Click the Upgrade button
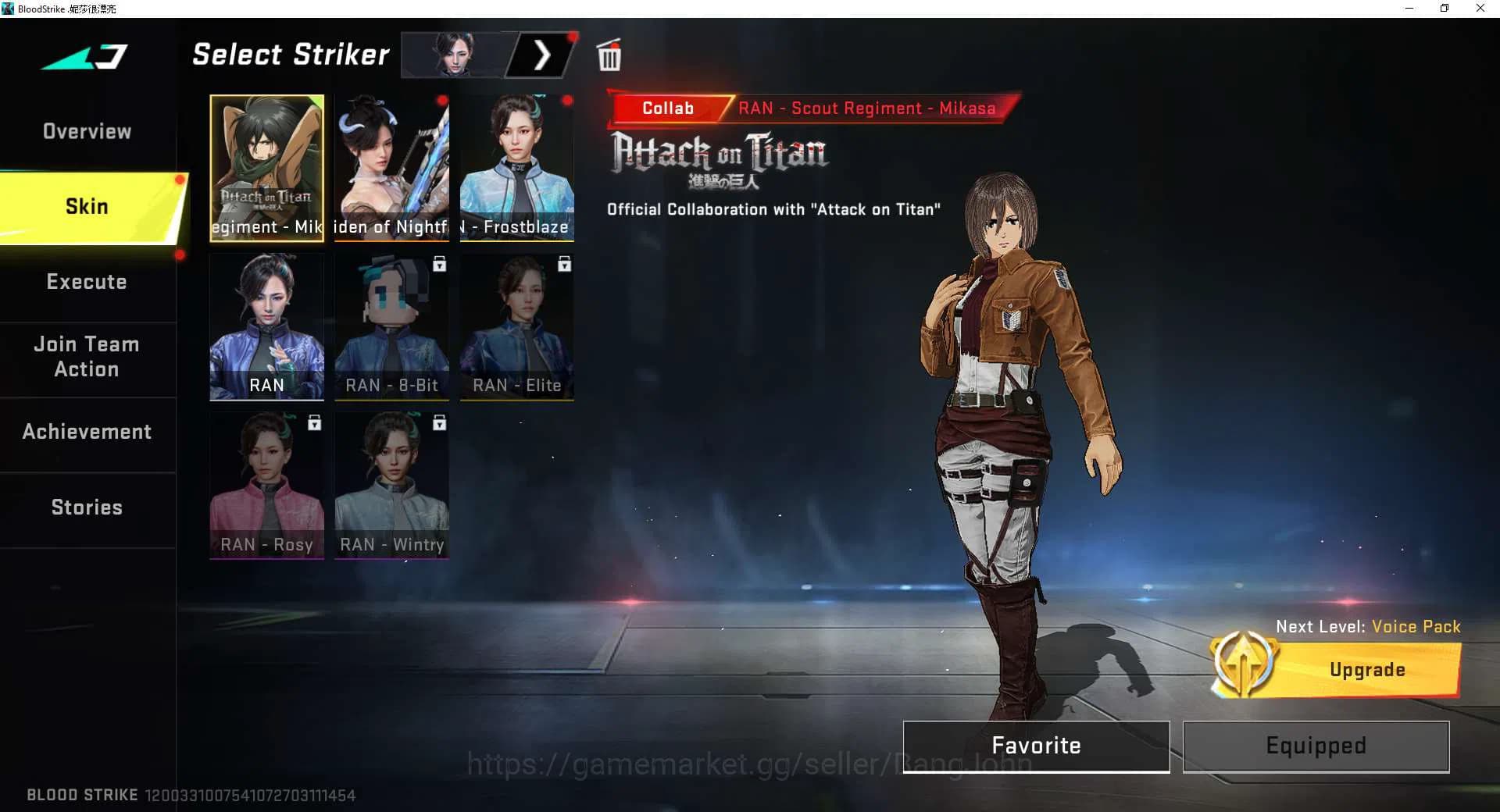Viewport: 1500px width, 812px height. (1366, 669)
